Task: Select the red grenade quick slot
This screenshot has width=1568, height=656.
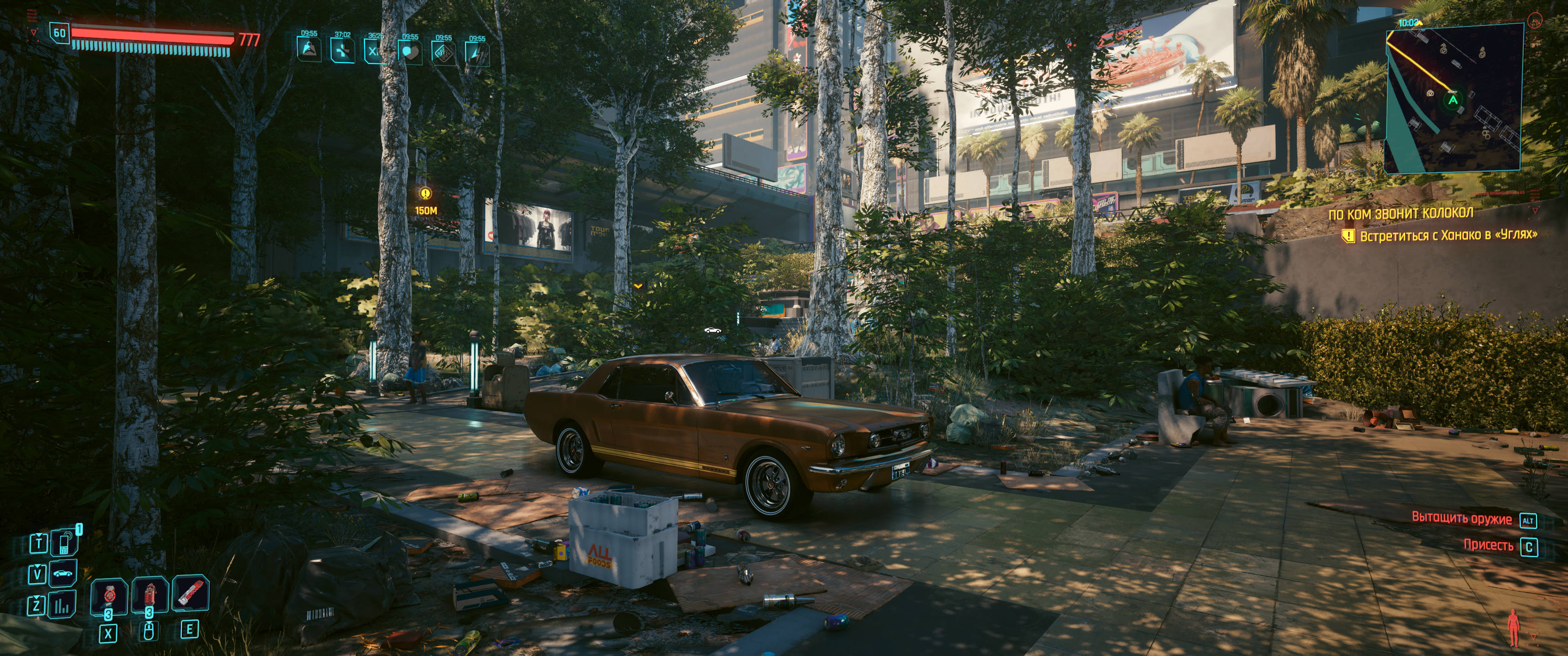Action: pyautogui.click(x=149, y=596)
